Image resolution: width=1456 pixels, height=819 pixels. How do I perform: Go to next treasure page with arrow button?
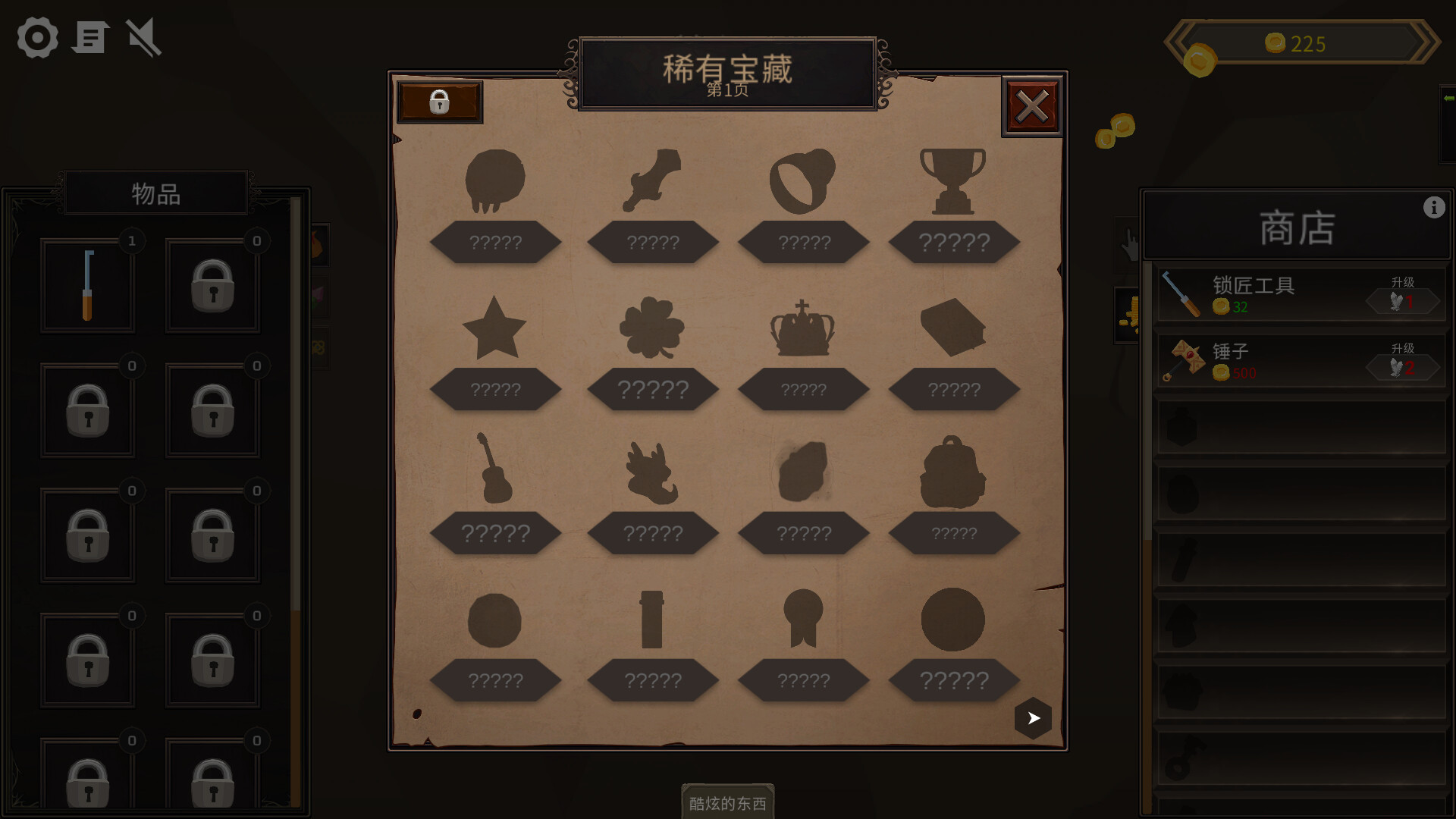pos(1032,717)
